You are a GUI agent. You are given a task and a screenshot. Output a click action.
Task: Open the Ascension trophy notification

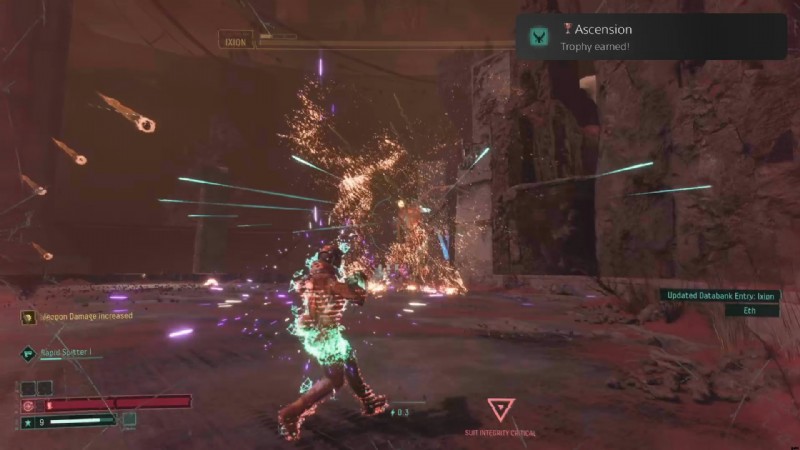650,37
